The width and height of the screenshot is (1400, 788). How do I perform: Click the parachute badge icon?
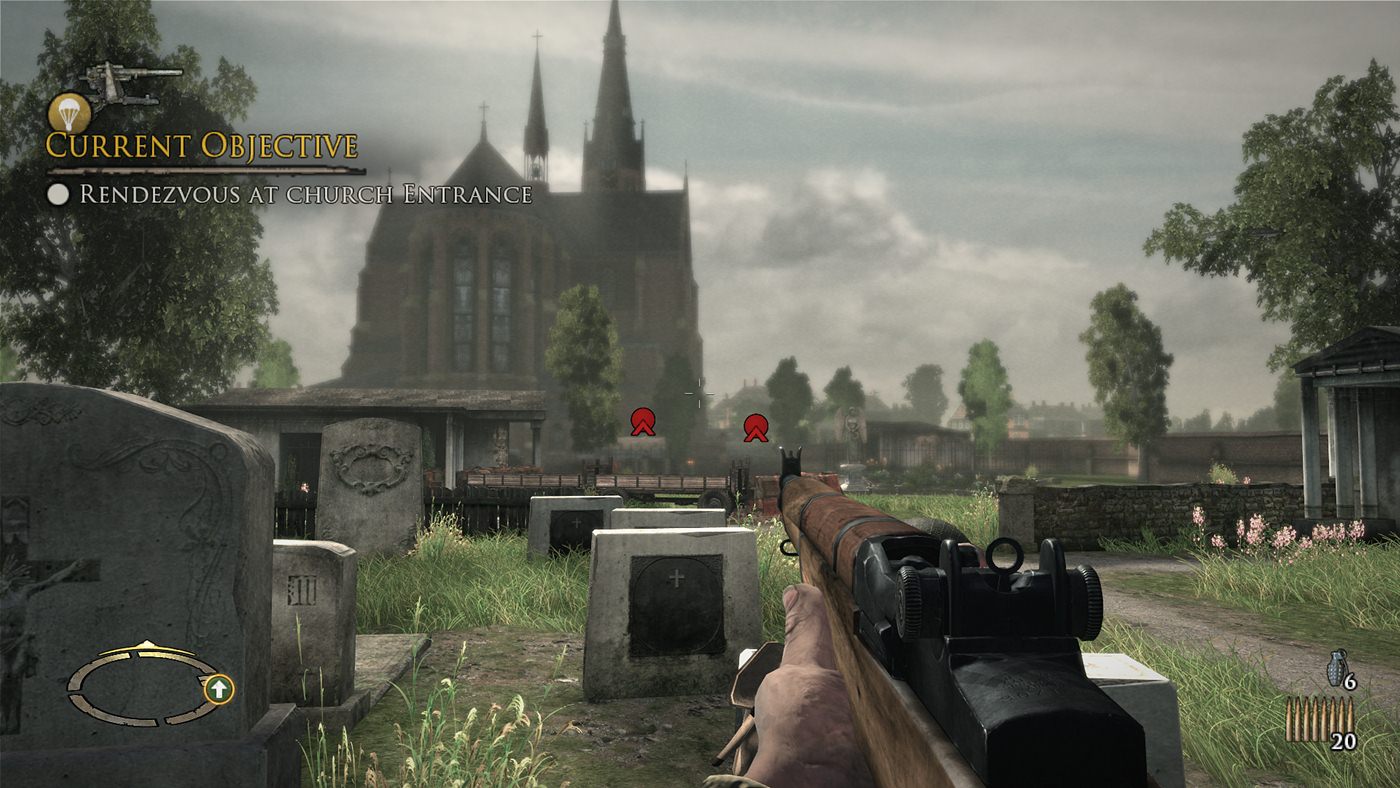tap(69, 111)
